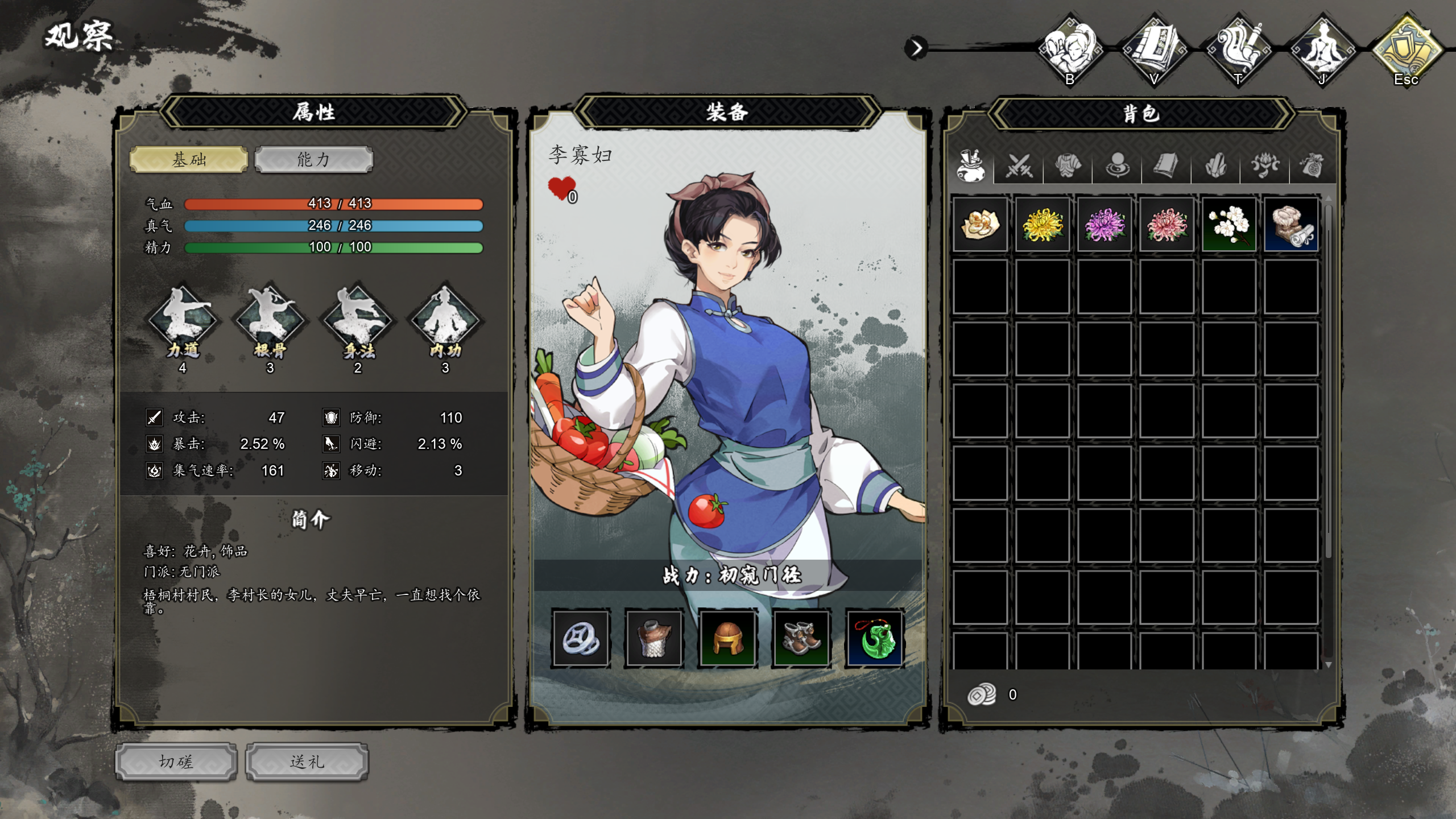This screenshot has height=819, width=1456.
Task: Inspect the equipped silver ring slot
Action: point(581,638)
